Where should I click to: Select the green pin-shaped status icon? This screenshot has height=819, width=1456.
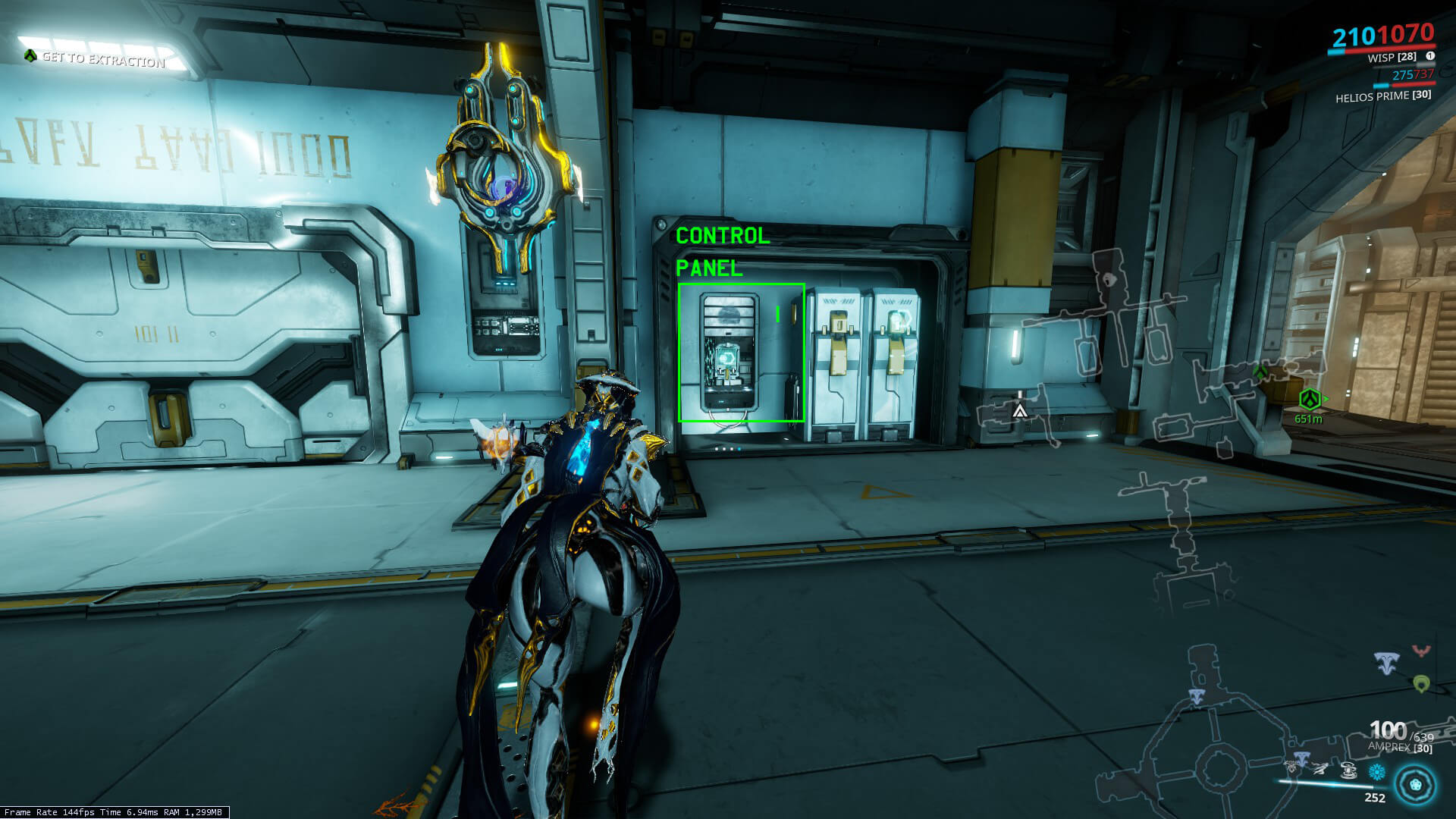tap(1421, 684)
